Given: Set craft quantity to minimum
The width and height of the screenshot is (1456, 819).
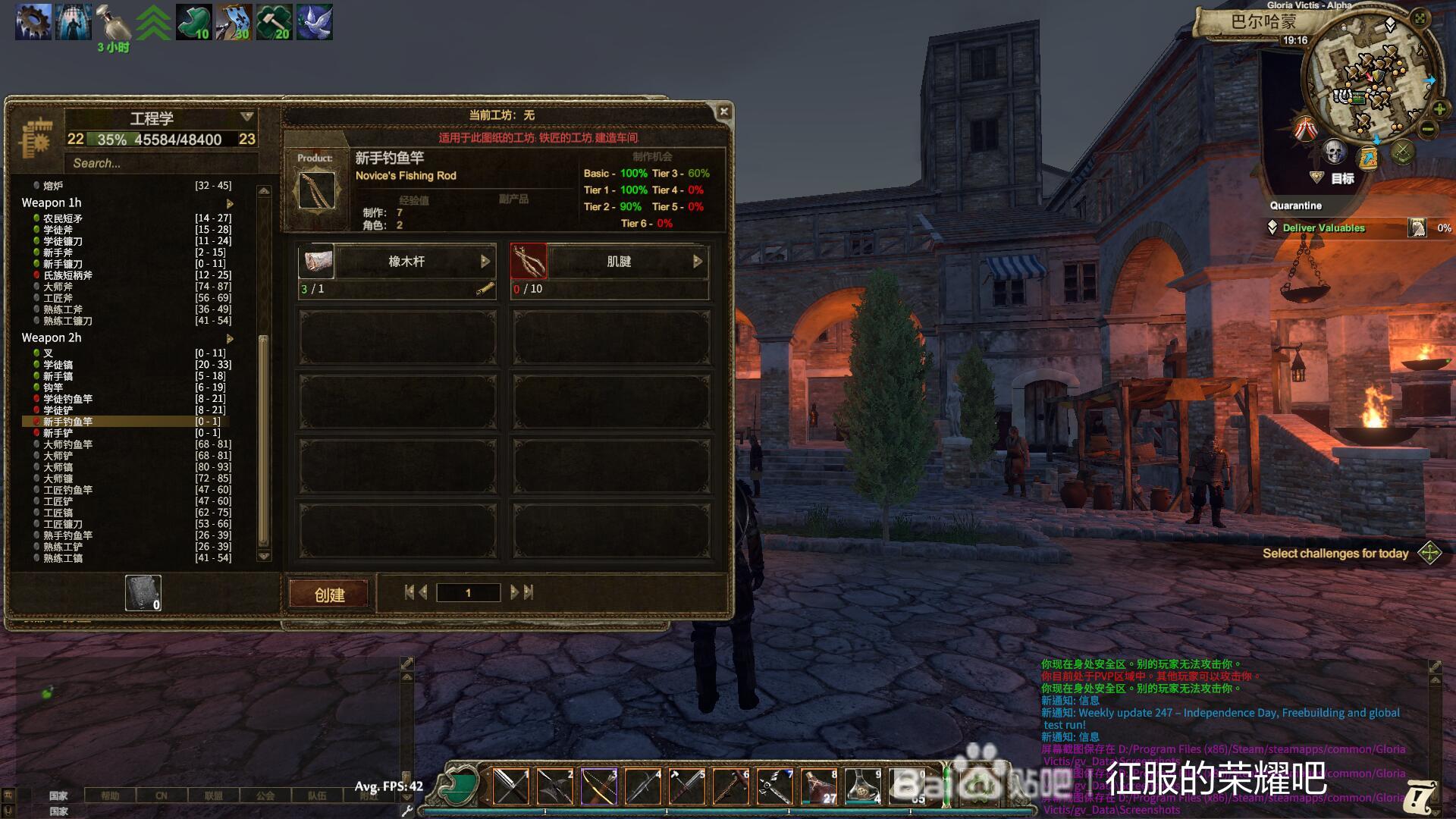Looking at the screenshot, I should [409, 592].
